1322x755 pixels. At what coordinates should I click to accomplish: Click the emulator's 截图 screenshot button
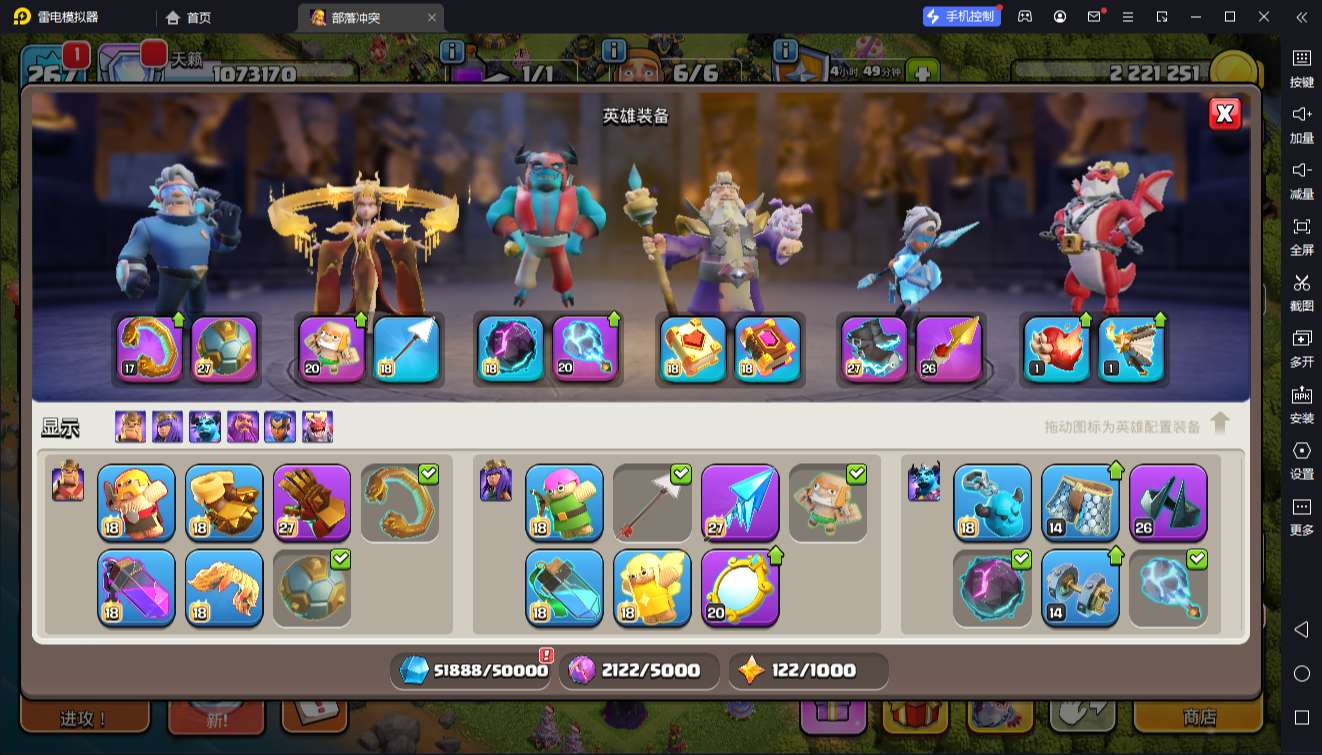pos(1301,291)
